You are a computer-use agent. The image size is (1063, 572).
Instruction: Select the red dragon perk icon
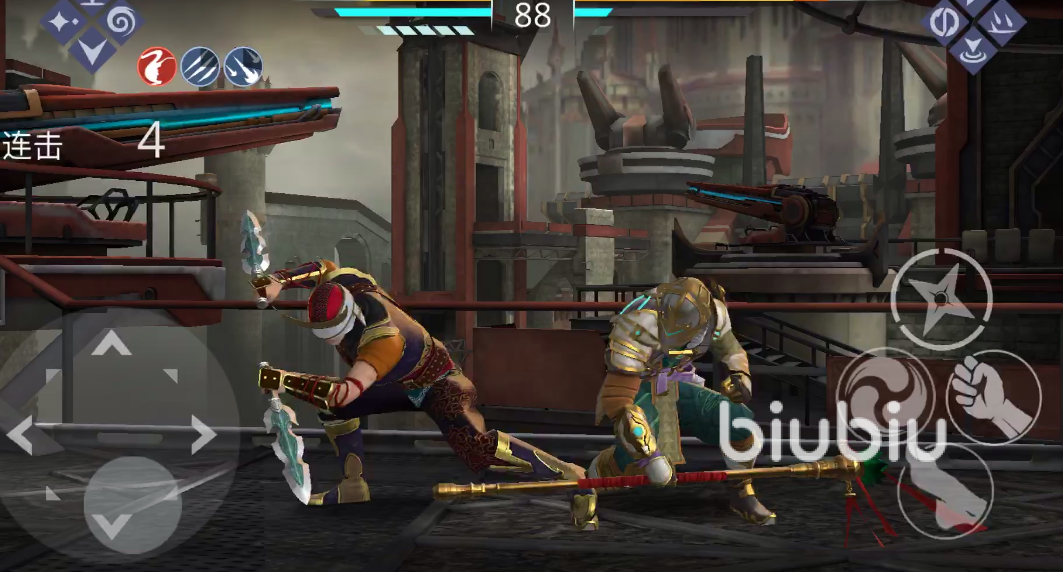pyautogui.click(x=157, y=66)
